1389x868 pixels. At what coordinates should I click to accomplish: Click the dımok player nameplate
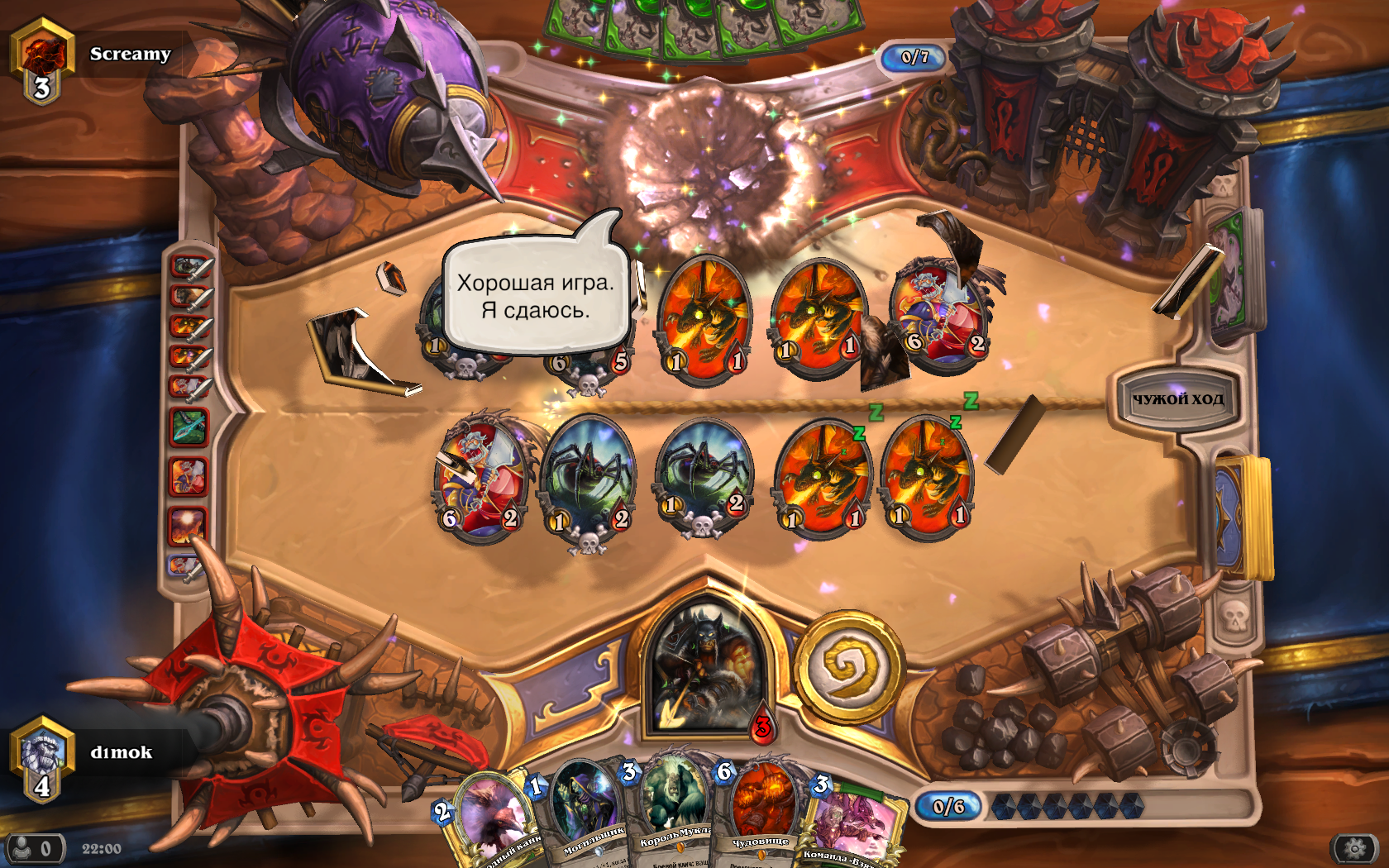pos(121,752)
